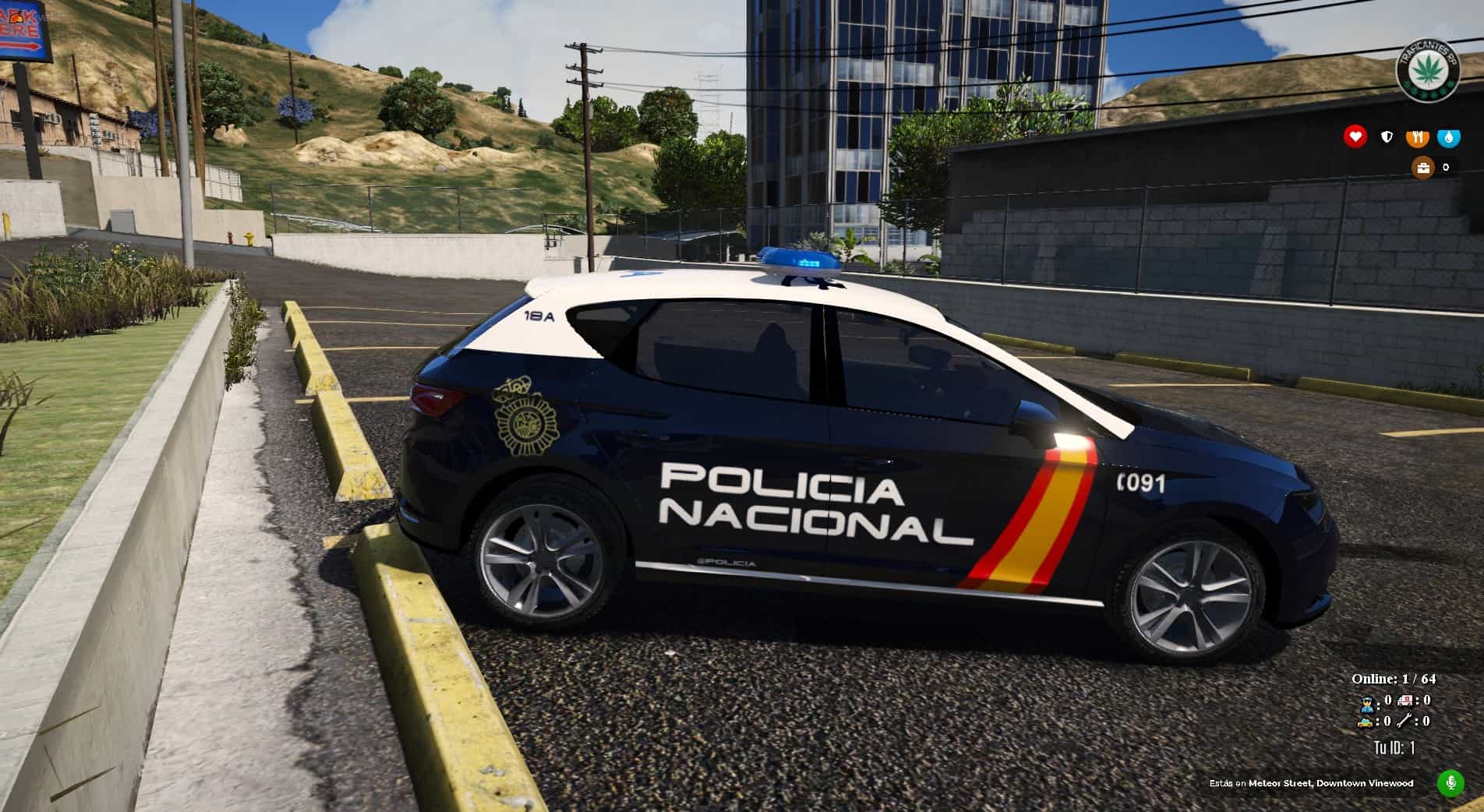Select the ambulance job icon
Image resolution: width=1484 pixels, height=812 pixels.
click(x=1406, y=701)
